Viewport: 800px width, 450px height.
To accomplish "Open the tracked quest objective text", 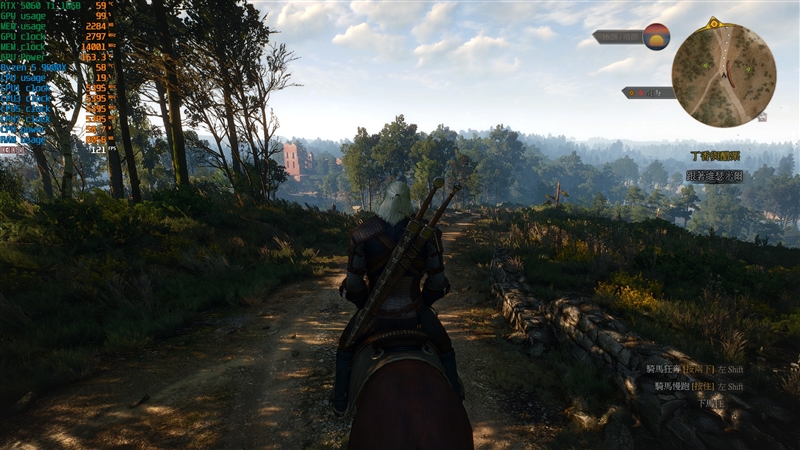I will [713, 176].
